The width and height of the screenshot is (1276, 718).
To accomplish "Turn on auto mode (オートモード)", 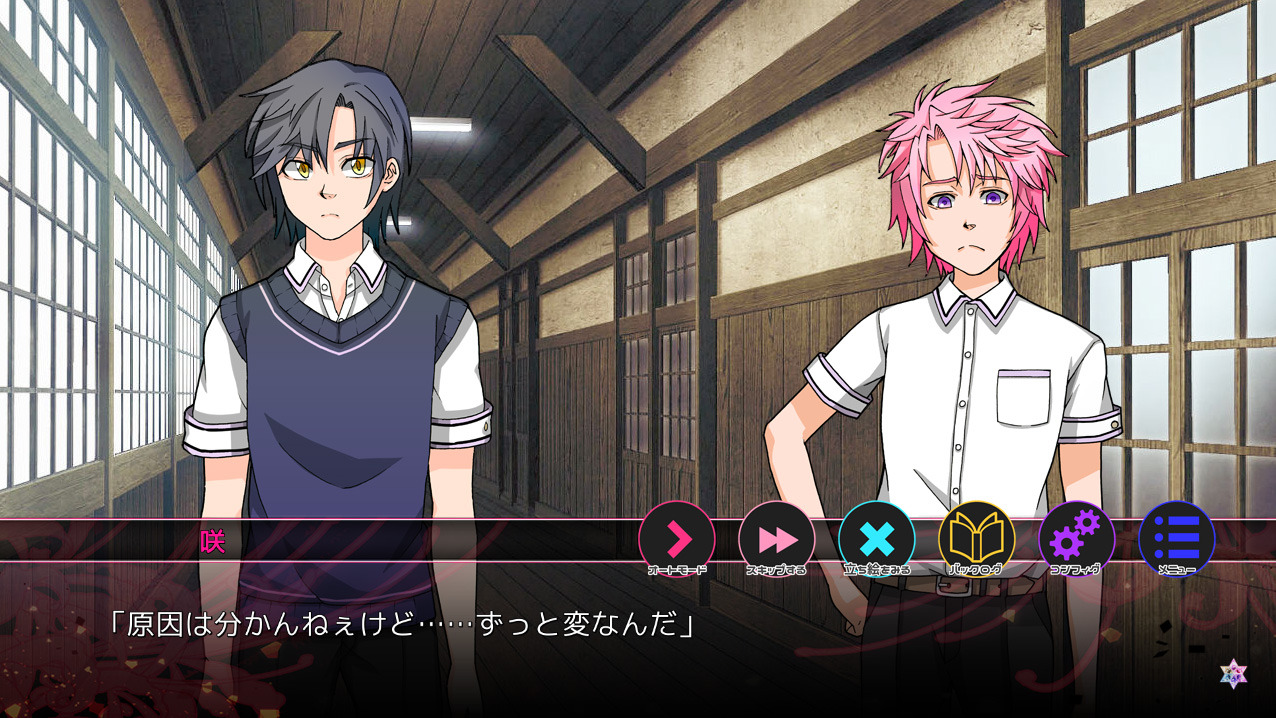I will pos(677,539).
